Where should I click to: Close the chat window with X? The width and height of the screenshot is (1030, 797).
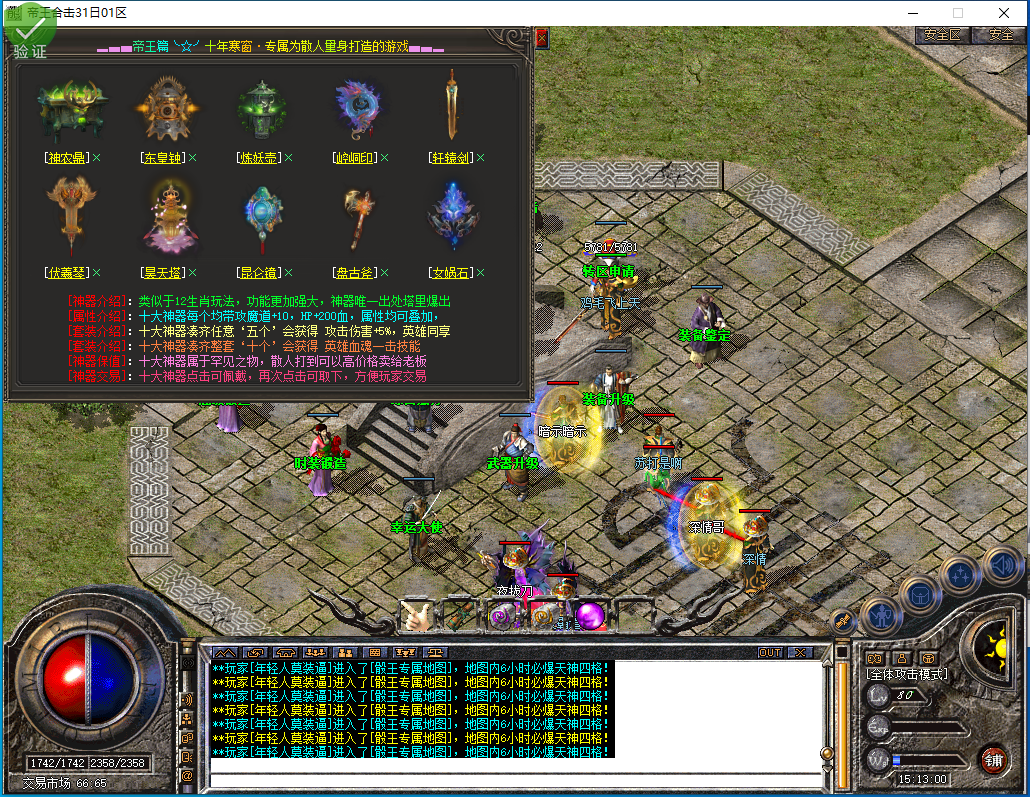click(800, 653)
